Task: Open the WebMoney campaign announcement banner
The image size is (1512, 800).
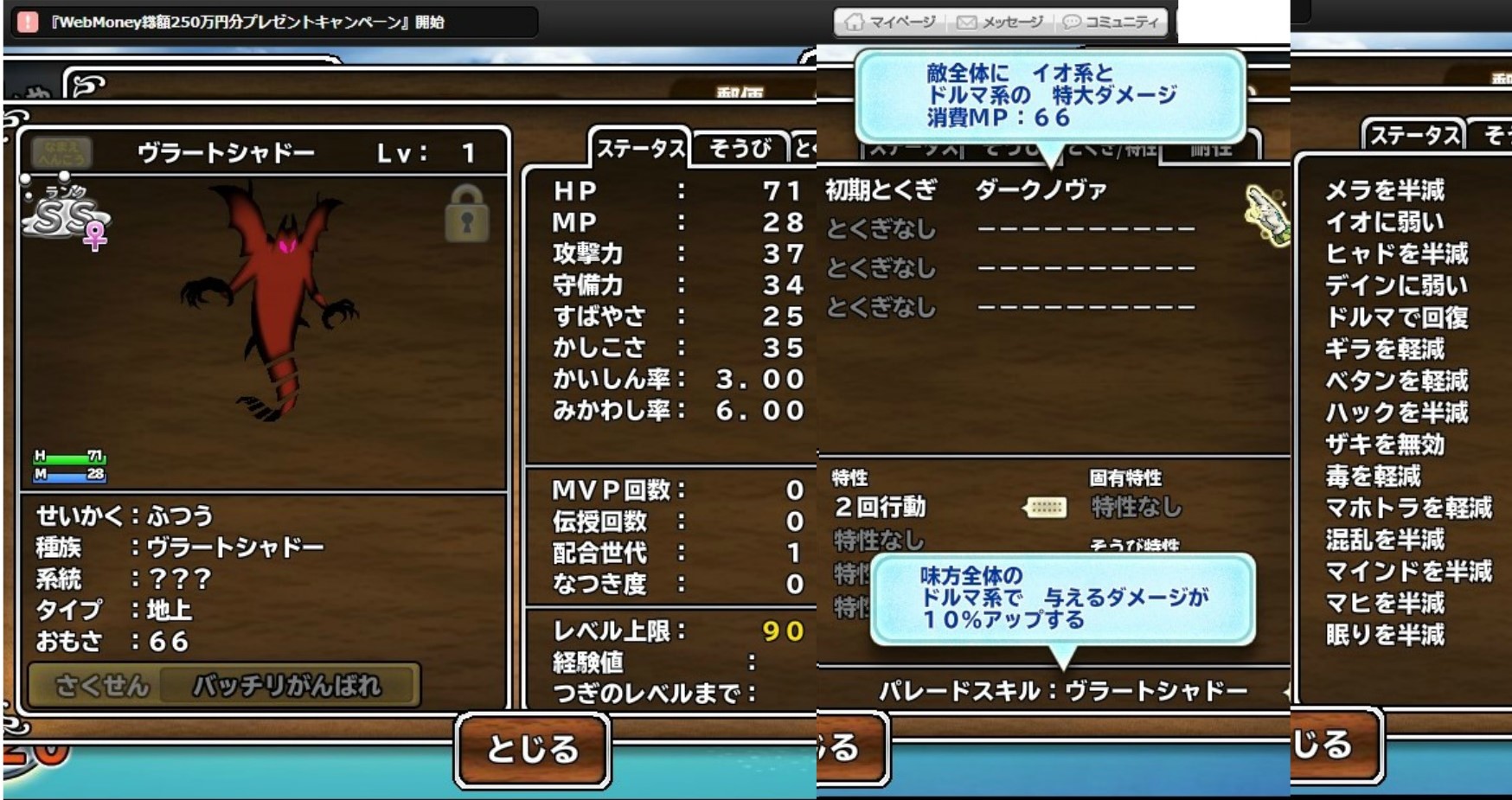Action: (248, 22)
